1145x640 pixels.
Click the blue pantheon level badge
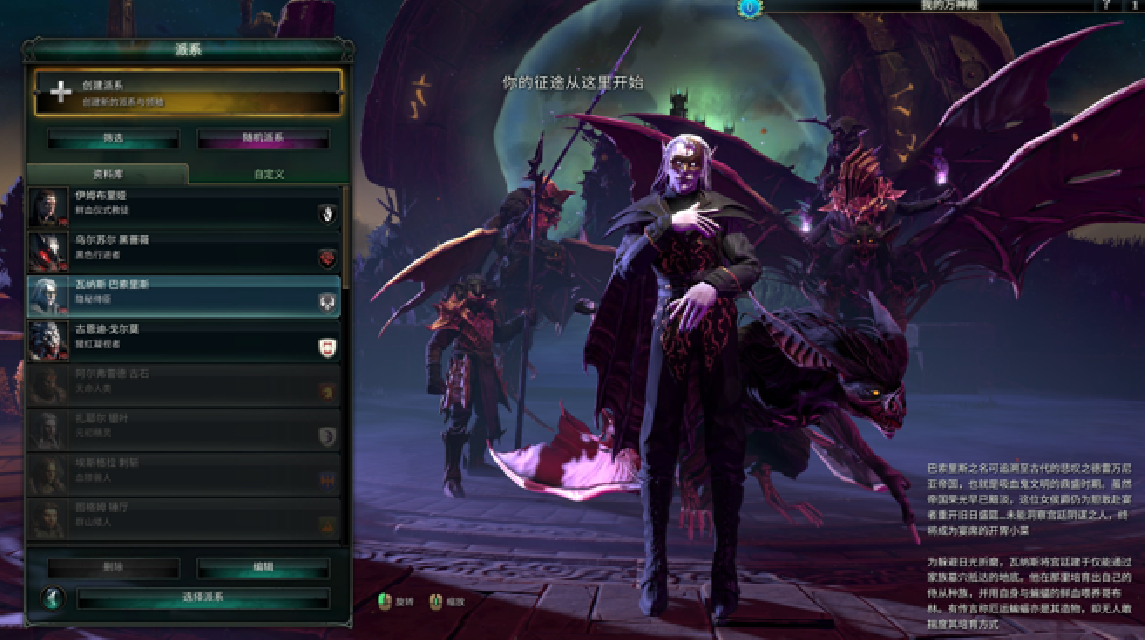pyautogui.click(x=748, y=7)
